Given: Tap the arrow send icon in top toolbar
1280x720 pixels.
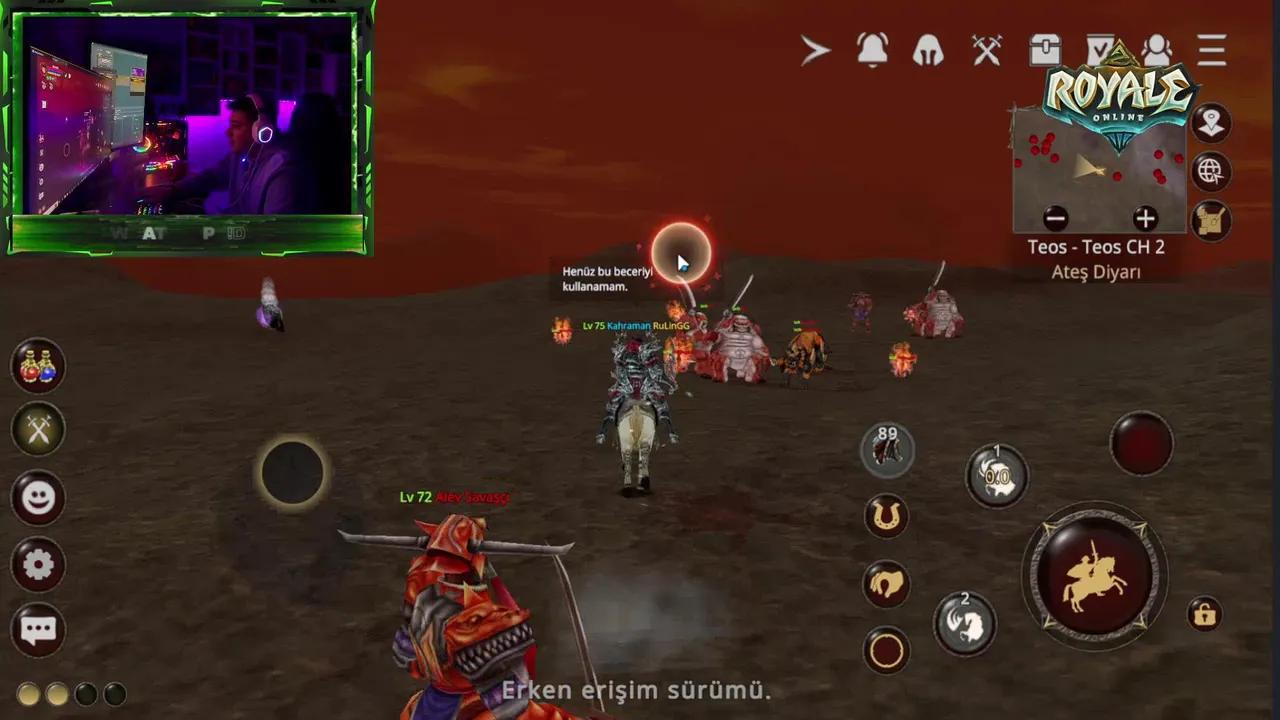Looking at the screenshot, I should (815, 52).
